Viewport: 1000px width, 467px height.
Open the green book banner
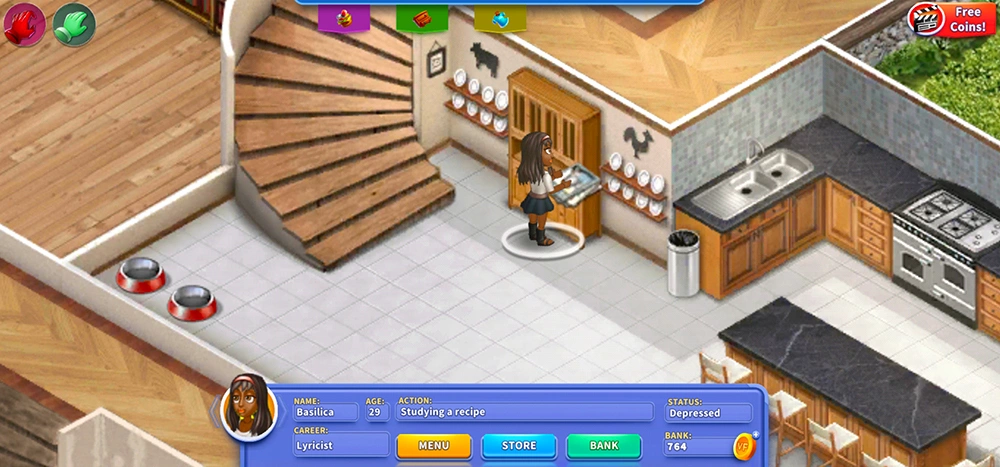[x=422, y=18]
